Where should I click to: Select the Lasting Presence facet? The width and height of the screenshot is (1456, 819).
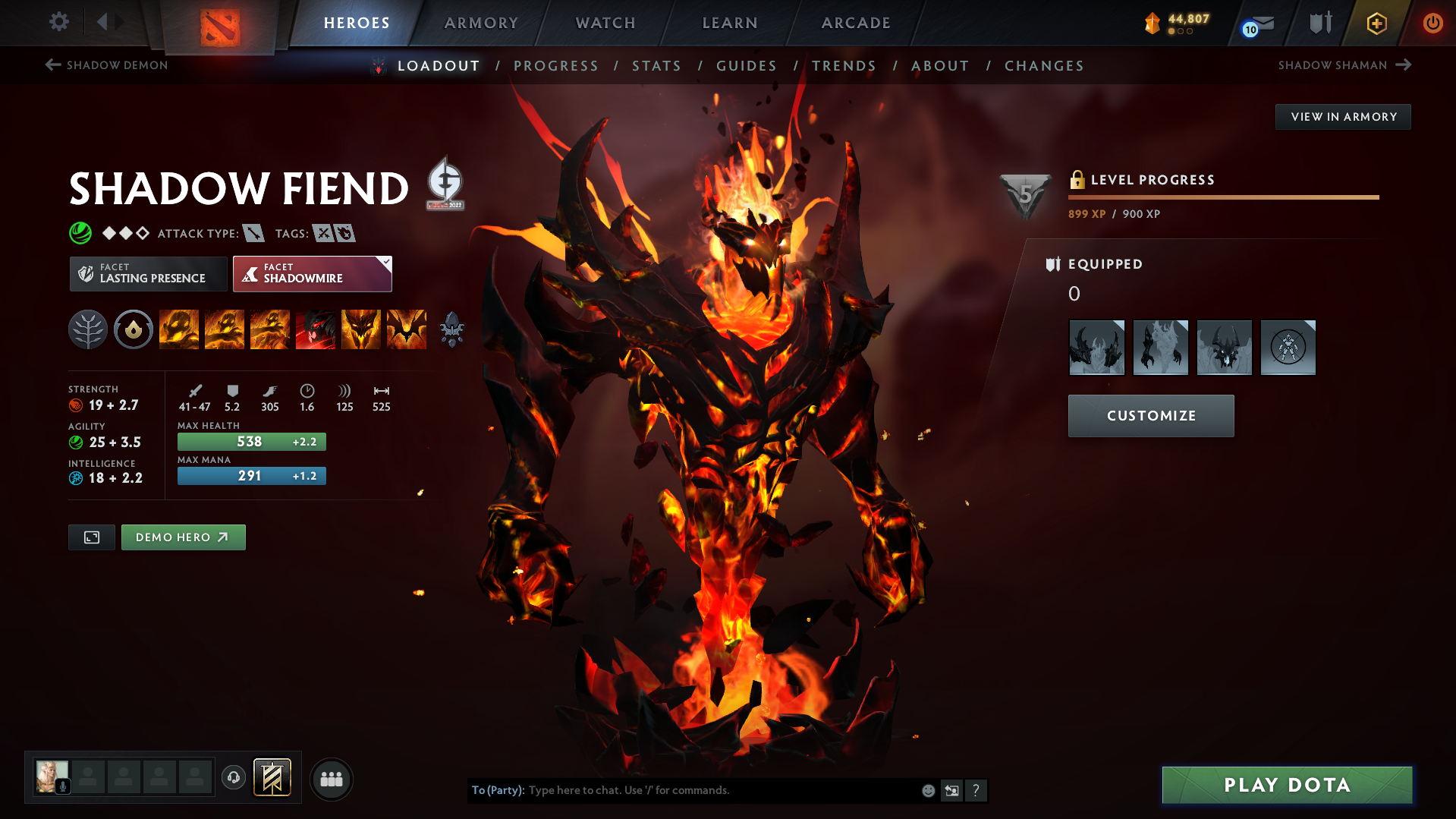(148, 273)
